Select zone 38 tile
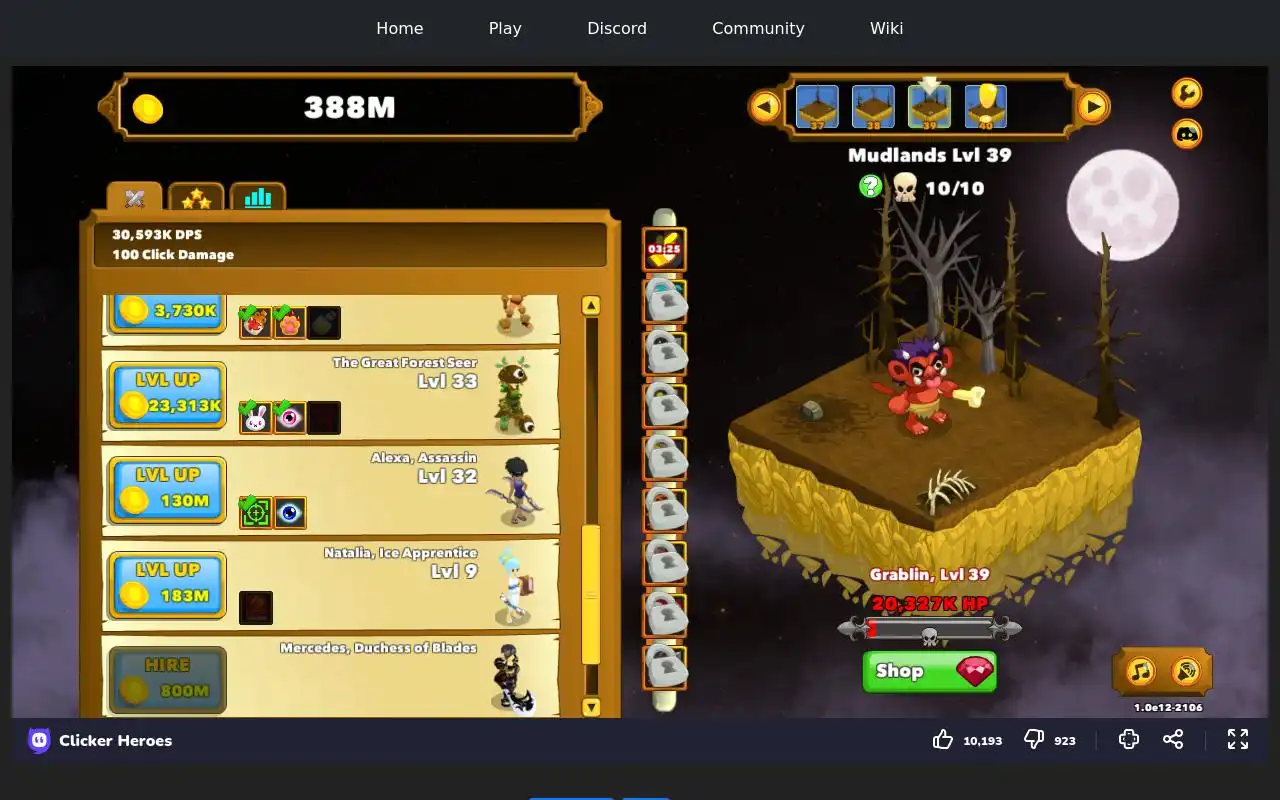The height and width of the screenshot is (800, 1280). coord(873,106)
